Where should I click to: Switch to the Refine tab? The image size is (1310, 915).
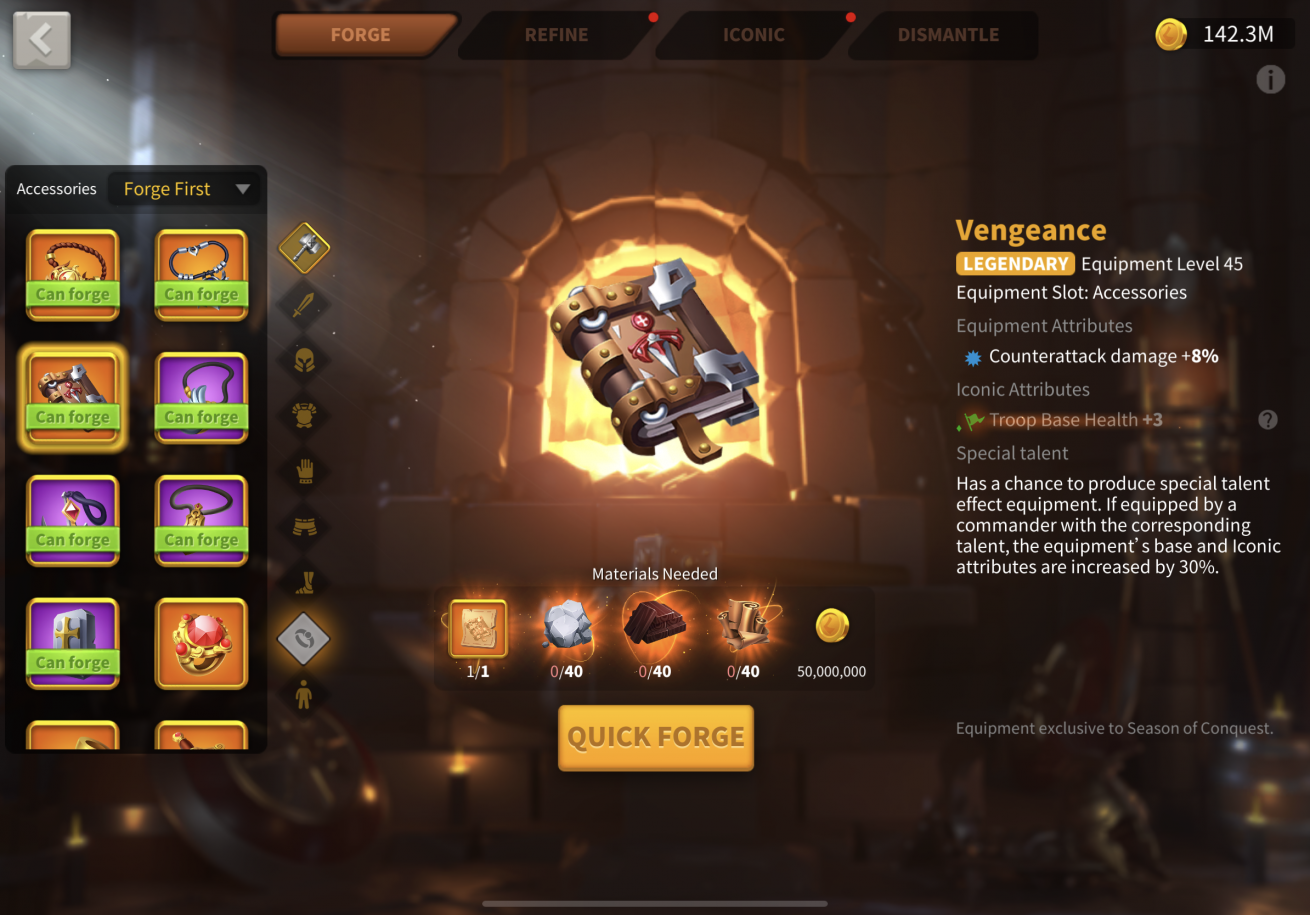coord(556,35)
